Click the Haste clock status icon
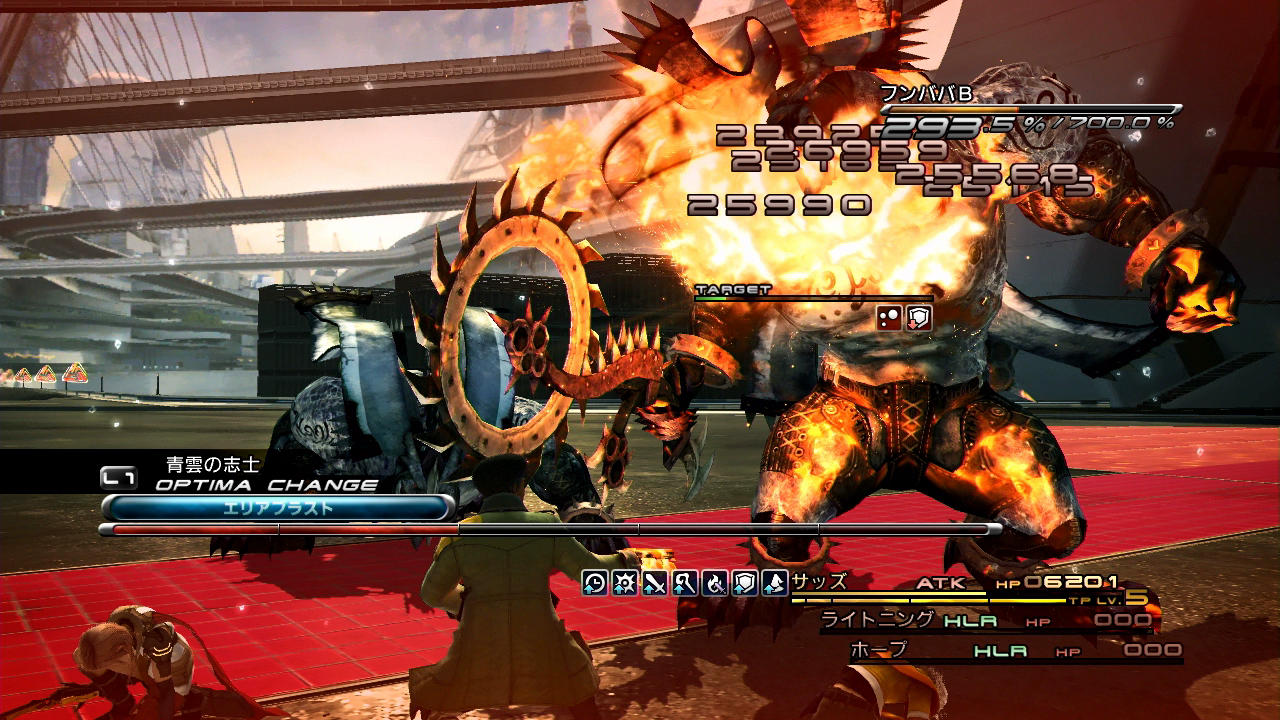The width and height of the screenshot is (1280, 720). click(x=595, y=583)
